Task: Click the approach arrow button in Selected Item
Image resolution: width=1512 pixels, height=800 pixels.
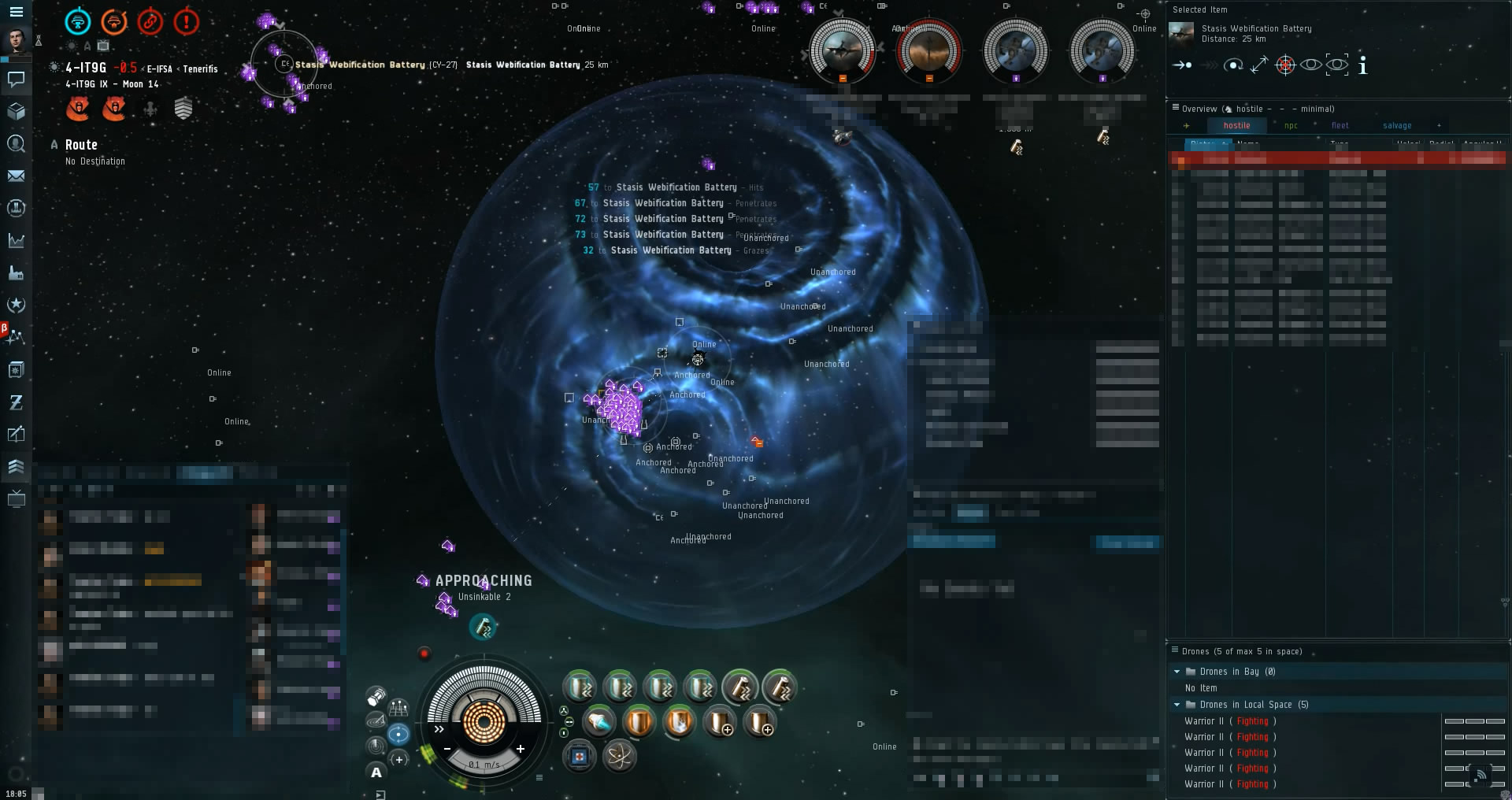Action: pos(1182,65)
